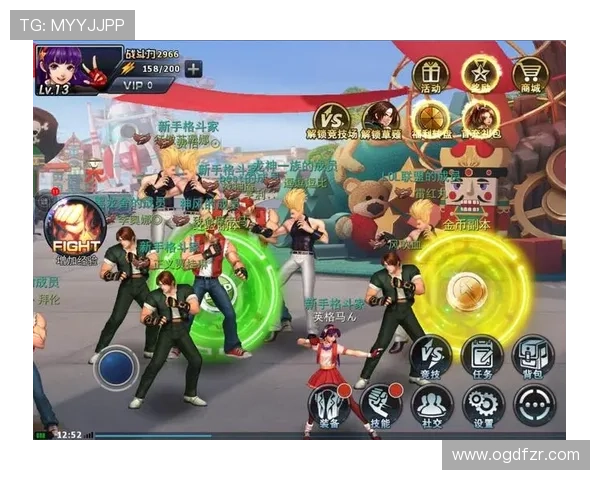Tap the blue virtual joystick

click(x=117, y=367)
